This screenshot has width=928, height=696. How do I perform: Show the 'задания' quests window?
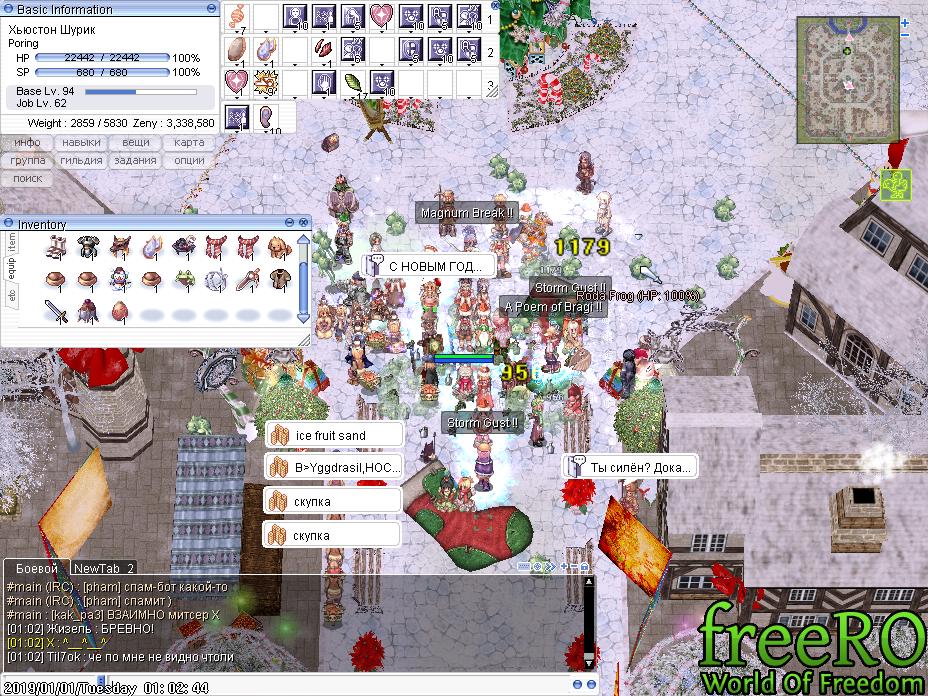tap(135, 161)
